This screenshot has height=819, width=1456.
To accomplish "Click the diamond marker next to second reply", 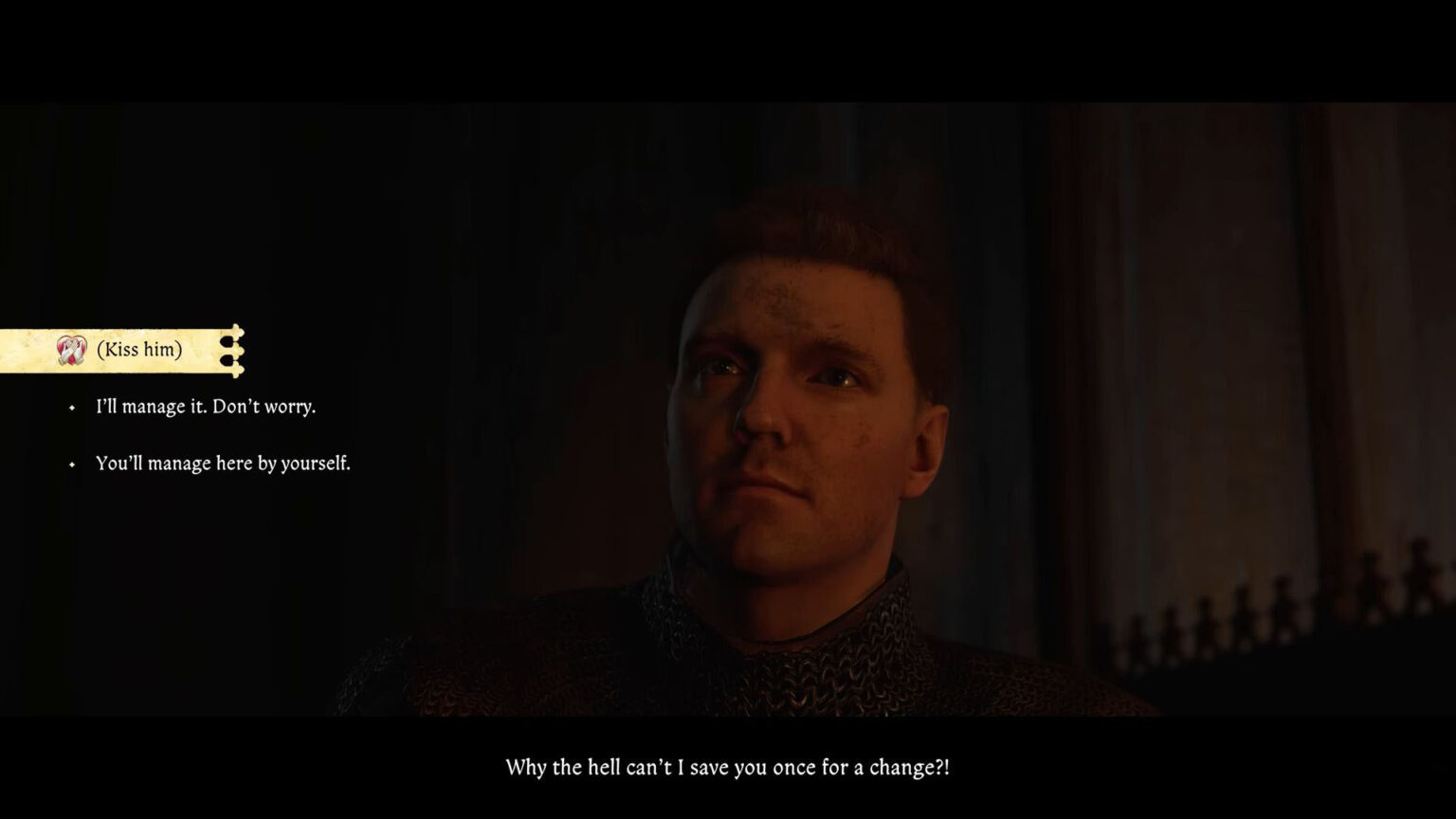I will point(70,464).
